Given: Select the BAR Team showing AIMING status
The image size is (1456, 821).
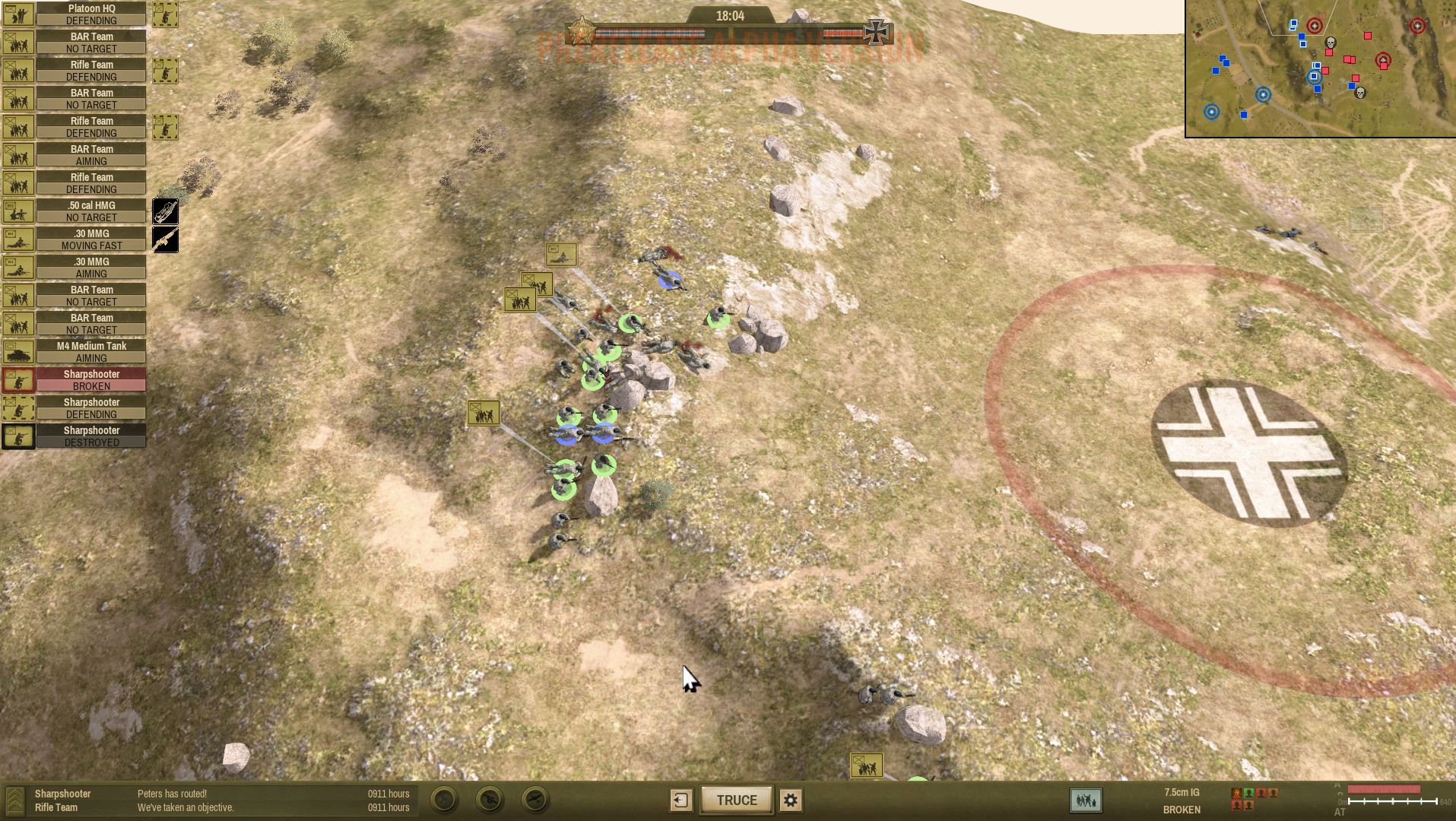Looking at the screenshot, I should (x=91, y=155).
